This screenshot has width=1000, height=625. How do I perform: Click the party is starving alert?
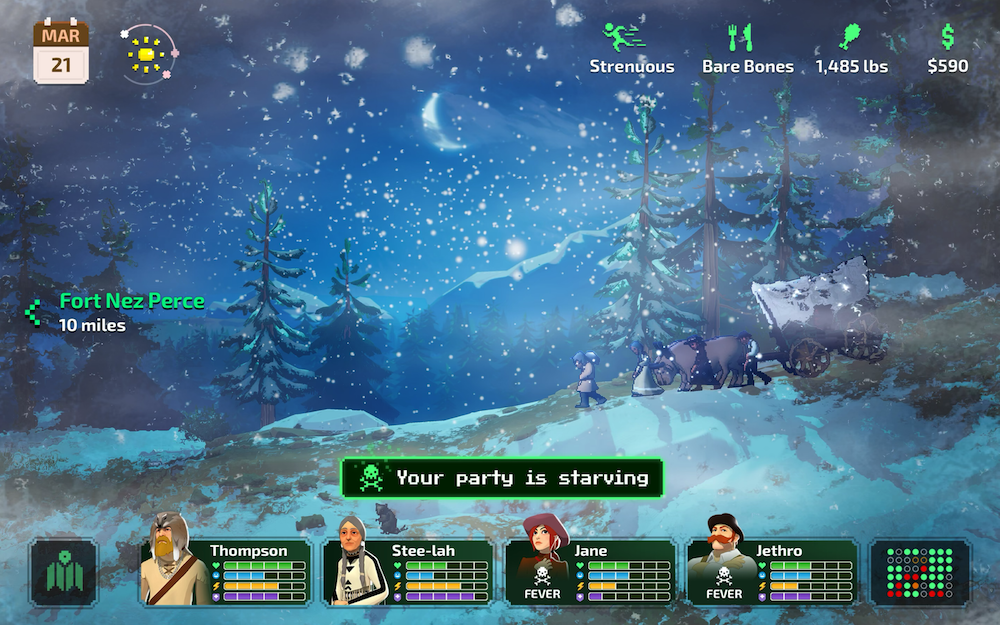tap(502, 478)
